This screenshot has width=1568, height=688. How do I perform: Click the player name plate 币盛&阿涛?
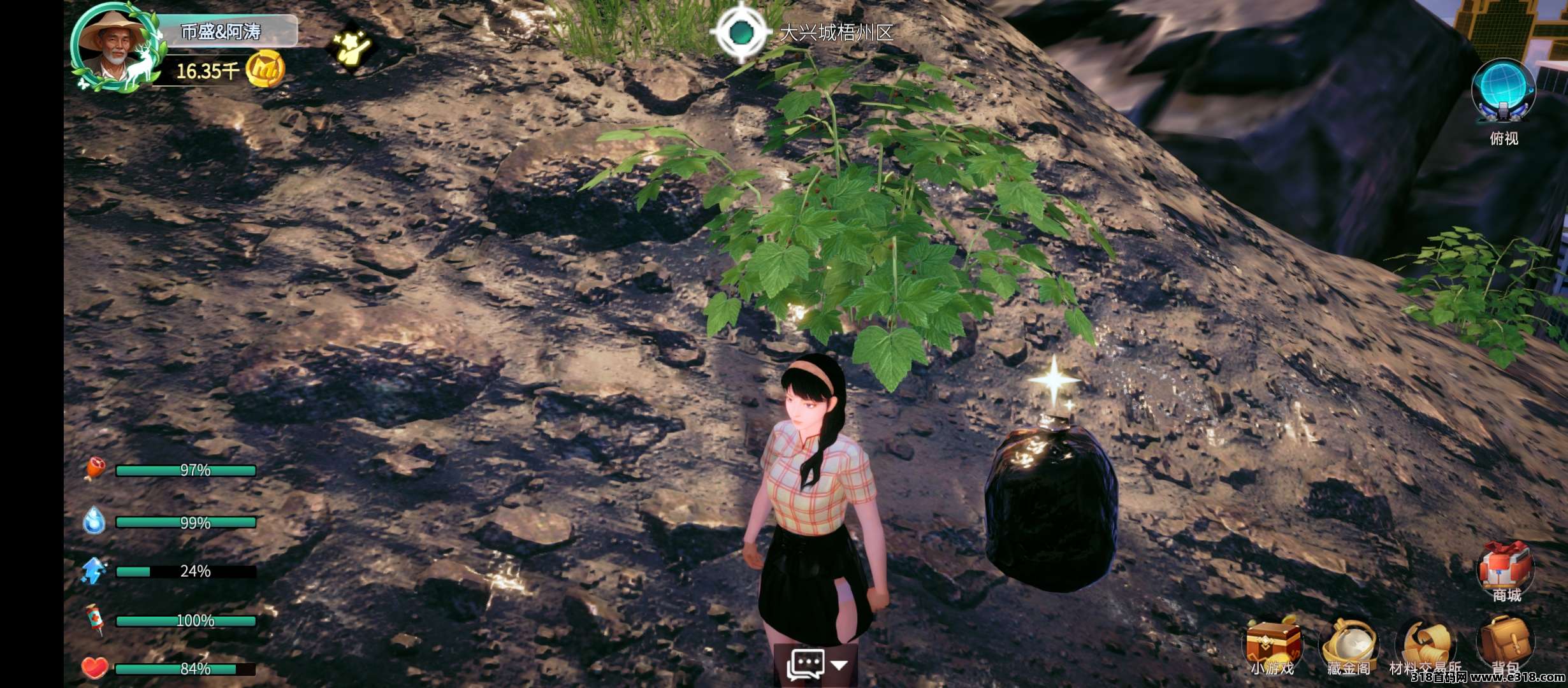(x=222, y=32)
